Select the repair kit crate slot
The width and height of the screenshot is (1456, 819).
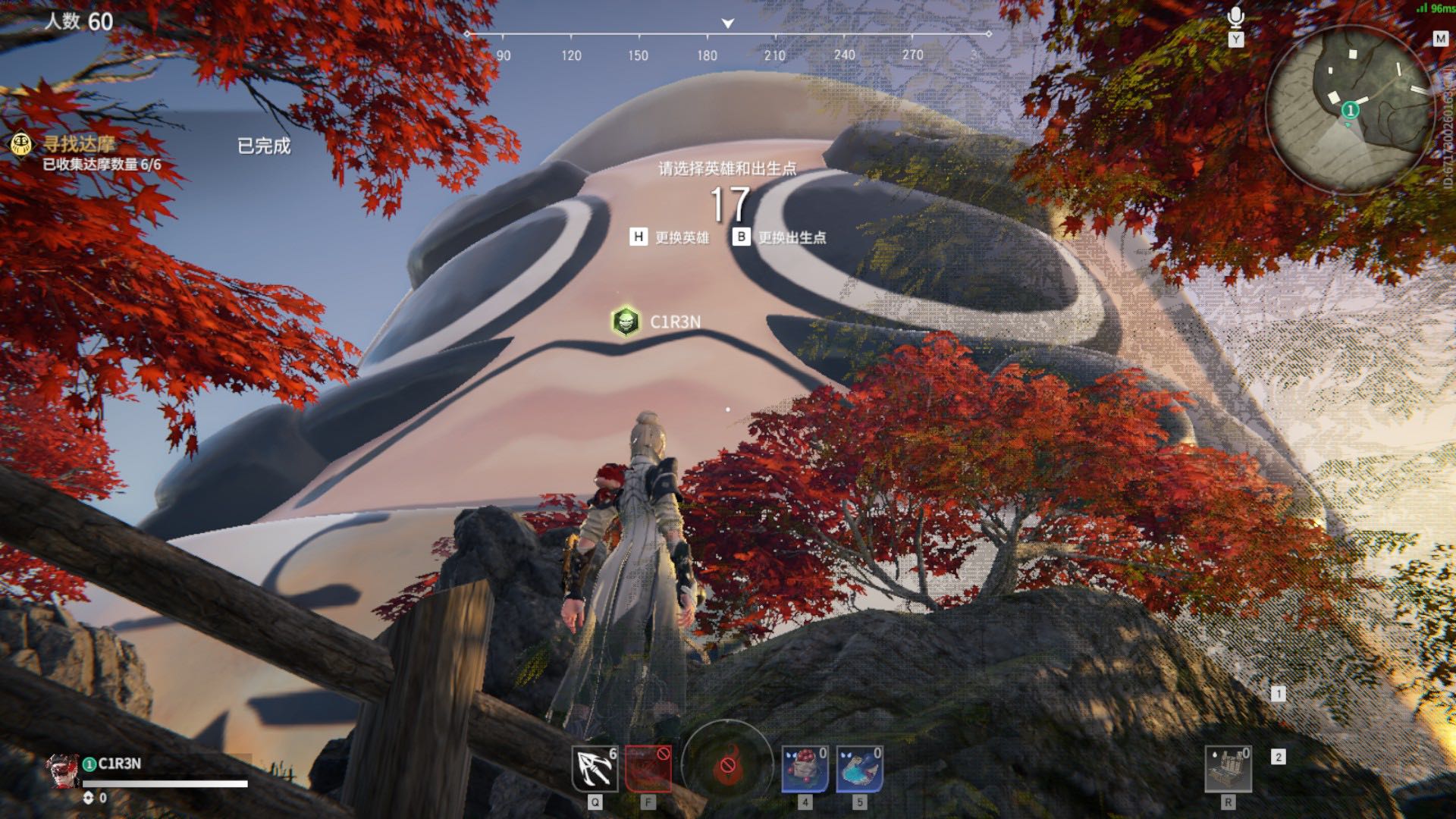[x=1228, y=768]
